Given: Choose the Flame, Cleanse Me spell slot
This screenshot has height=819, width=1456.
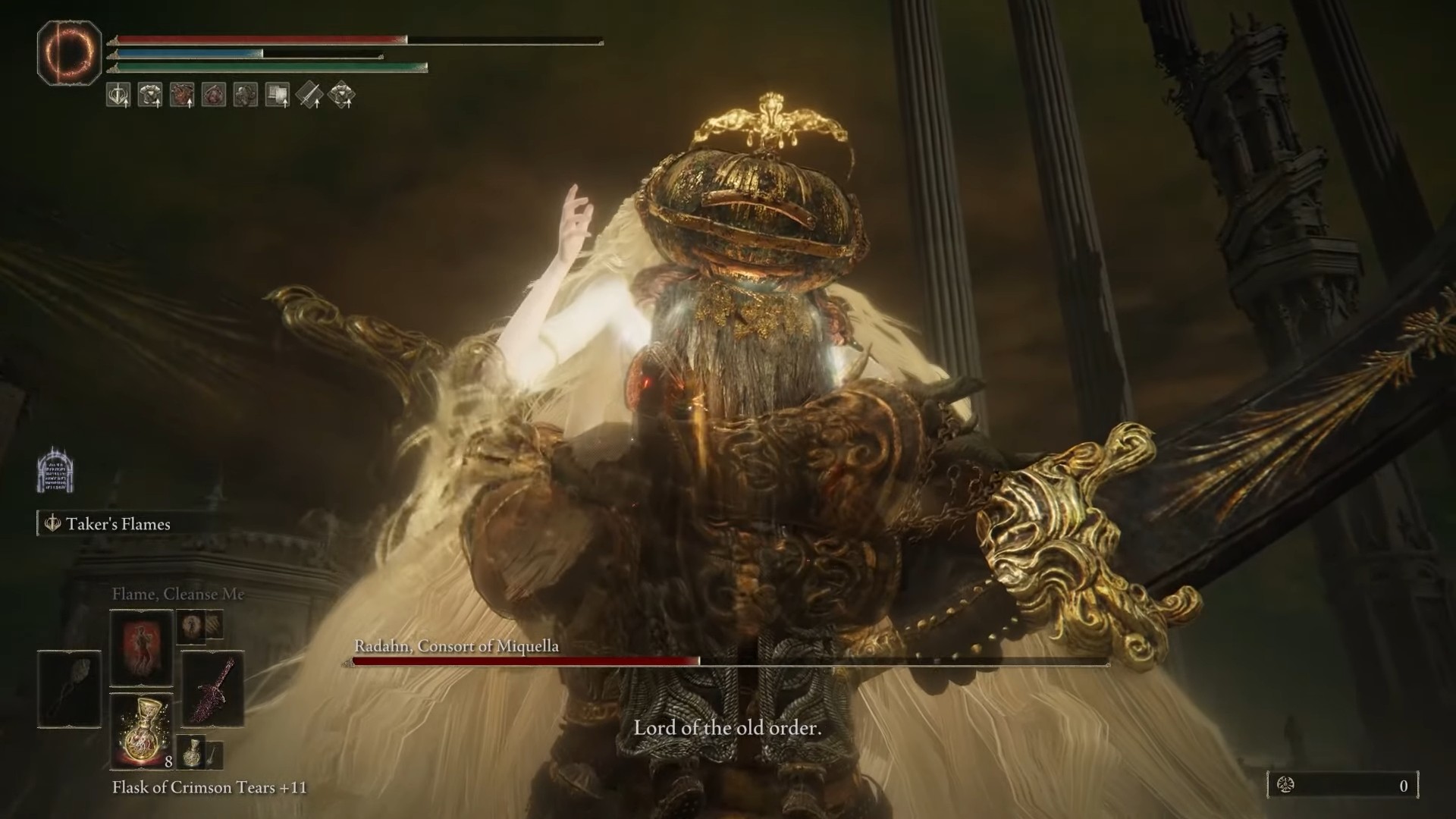Looking at the screenshot, I should click(142, 647).
